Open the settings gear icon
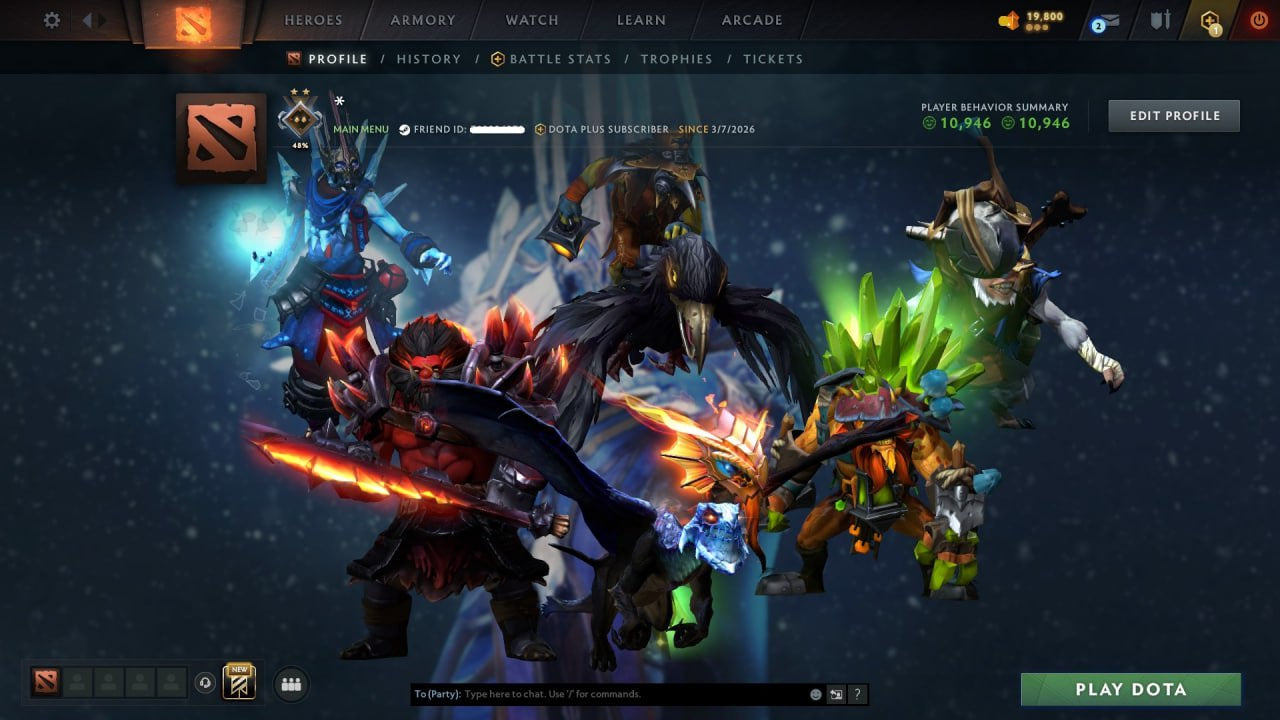Viewport: 1280px width, 720px height. (50, 19)
